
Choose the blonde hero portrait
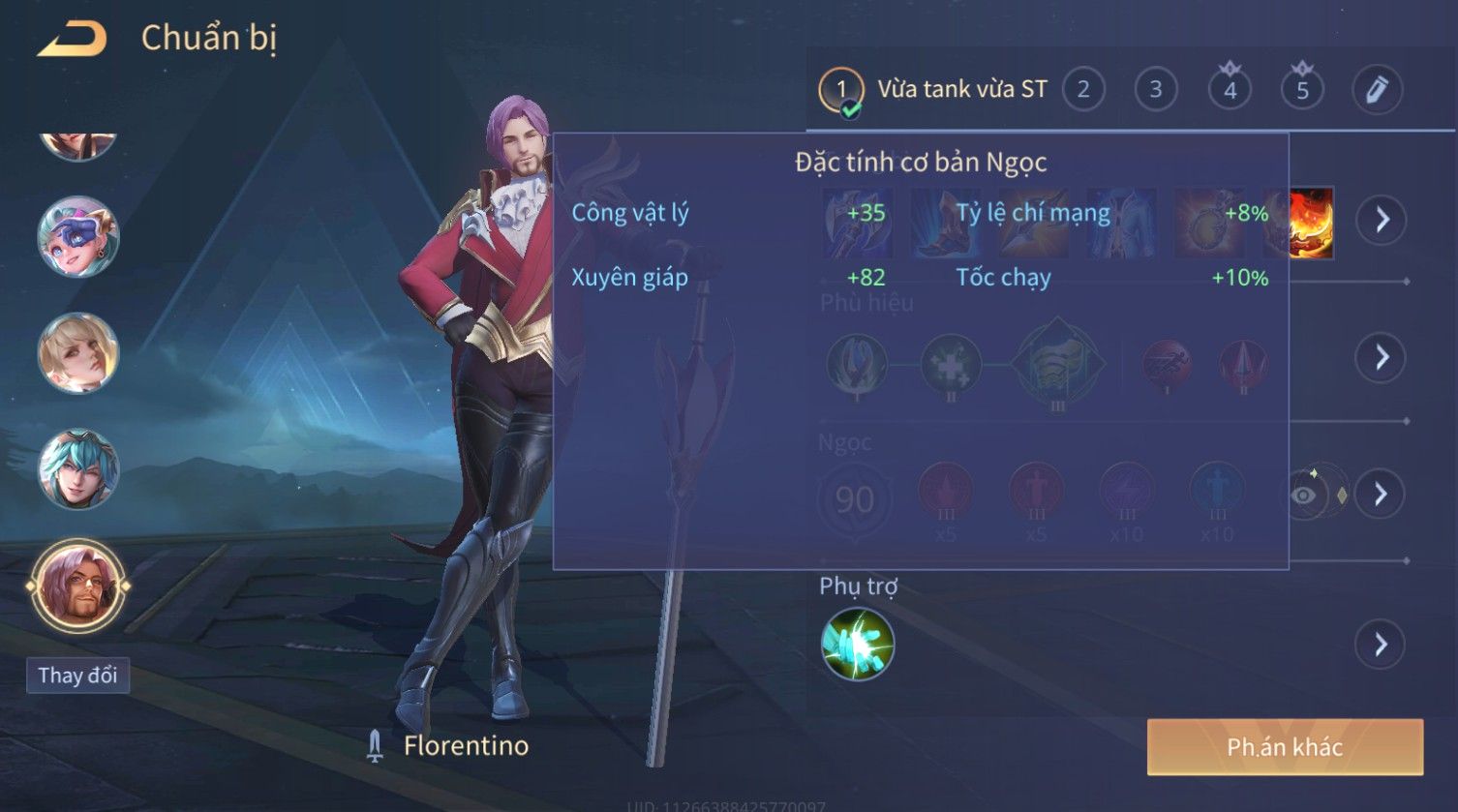pos(78,353)
